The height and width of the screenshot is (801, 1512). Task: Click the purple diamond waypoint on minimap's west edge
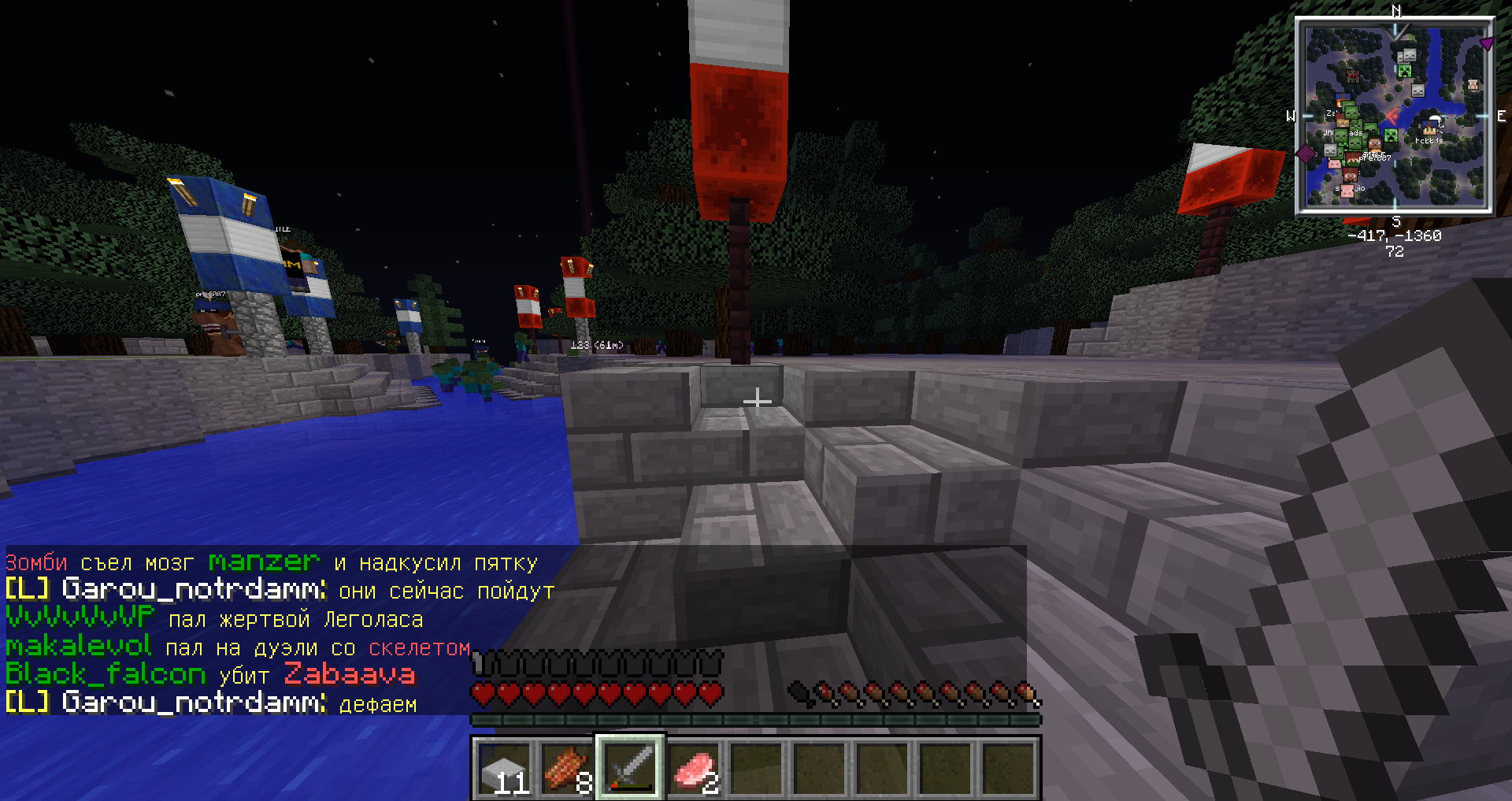1305,153
